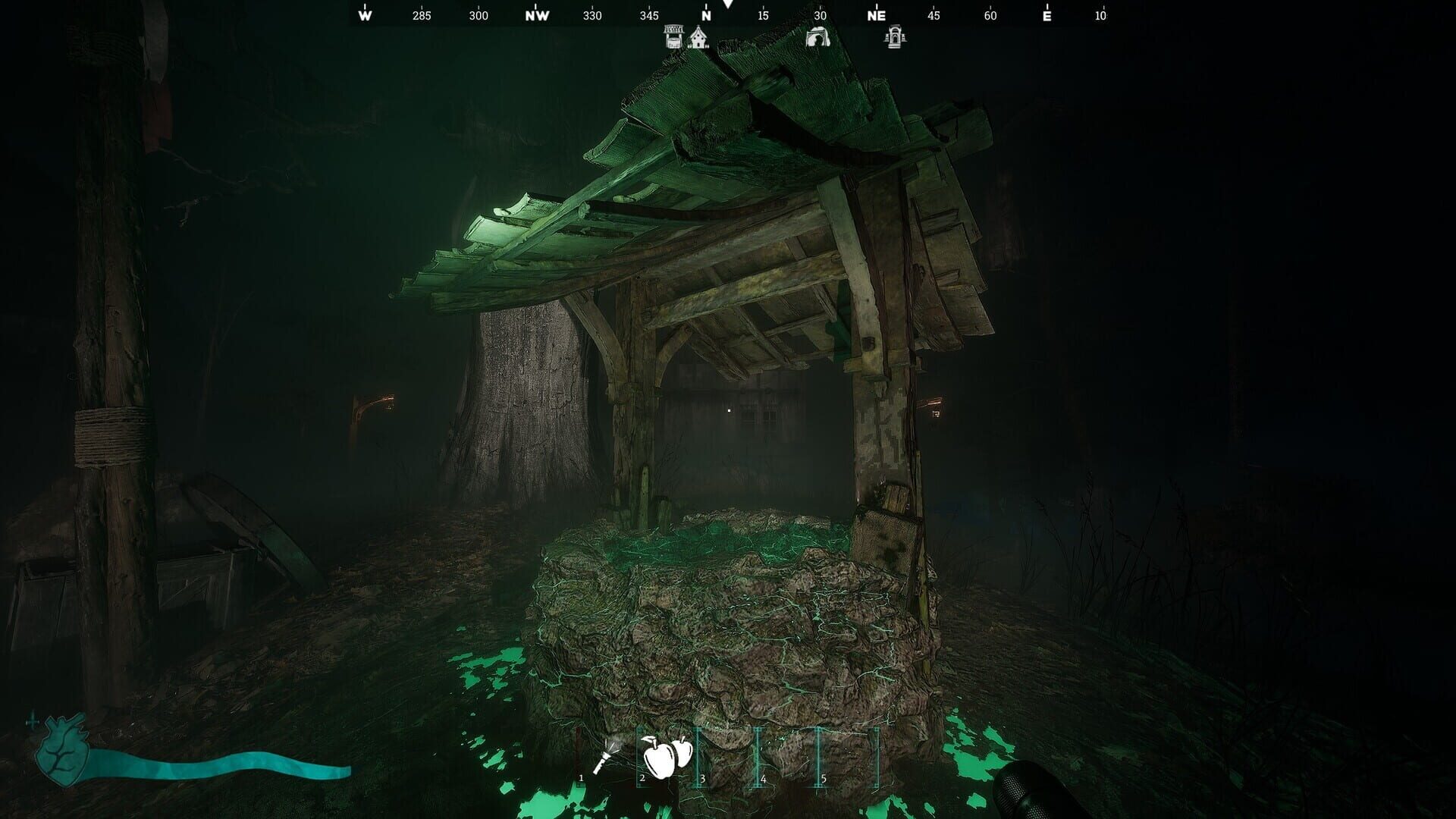This screenshot has height=819, width=1456.
Task: Click the number 330 on the compass
Action: coord(591,14)
